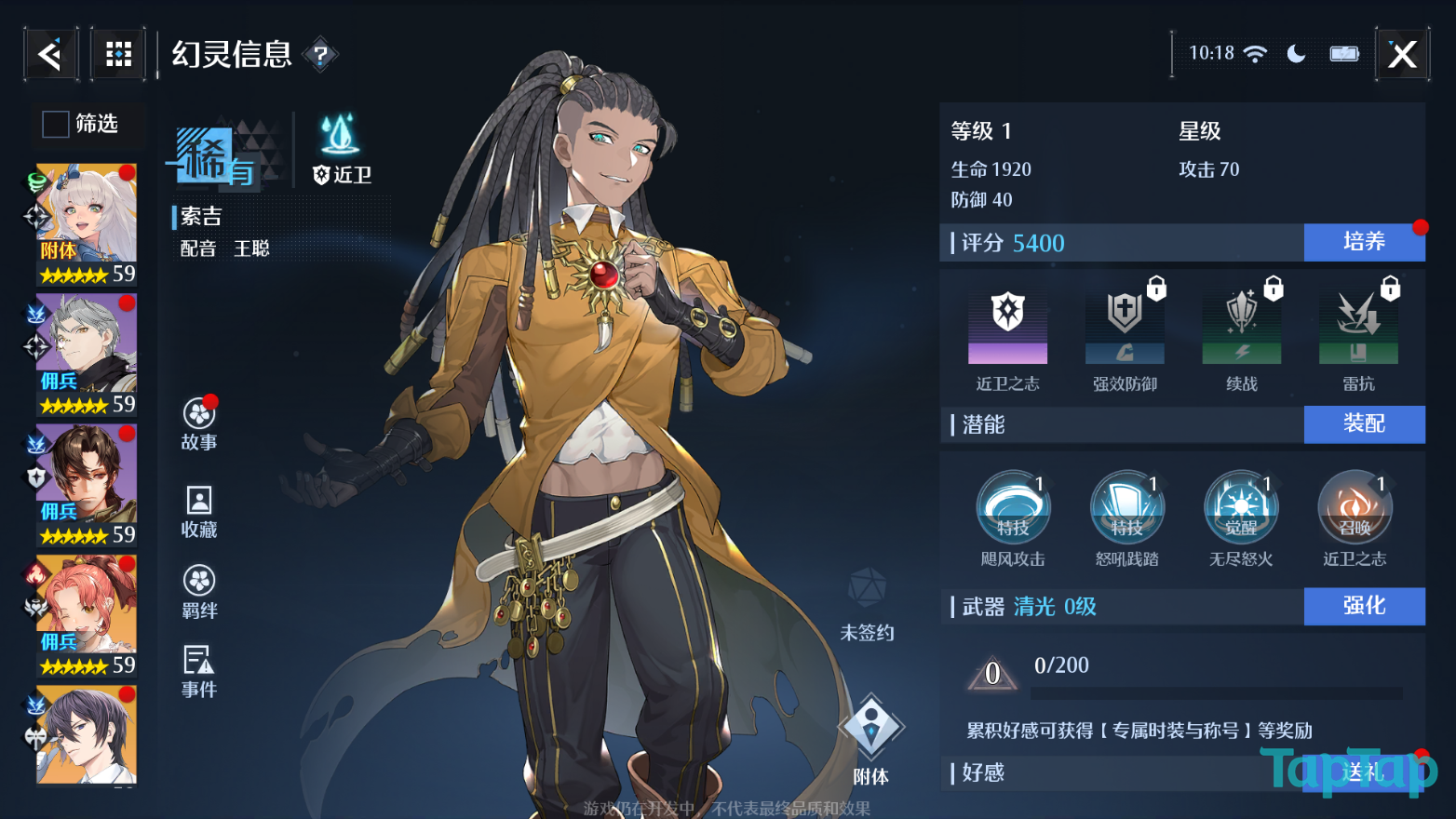The width and height of the screenshot is (1456, 819).
Task: Choose the brown-haired mercenary portrait
Action: point(87,484)
